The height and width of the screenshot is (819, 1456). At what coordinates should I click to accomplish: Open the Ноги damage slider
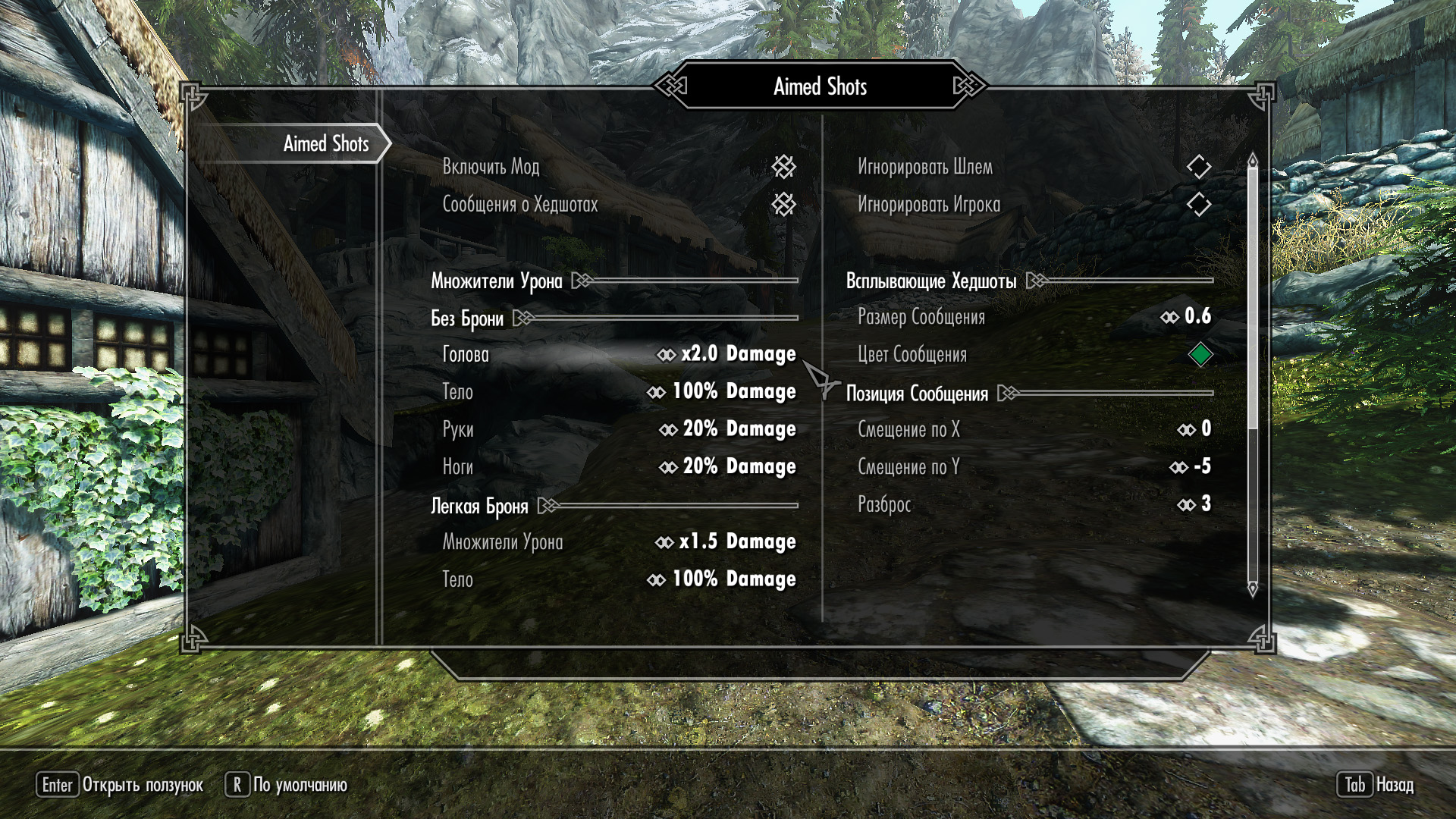coord(728,466)
